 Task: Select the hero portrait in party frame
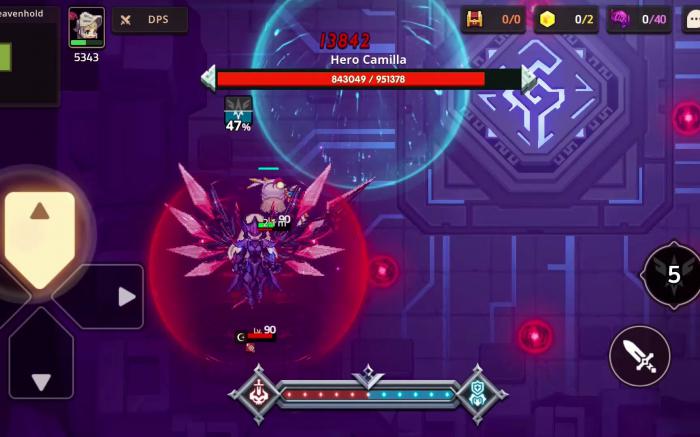[86, 27]
